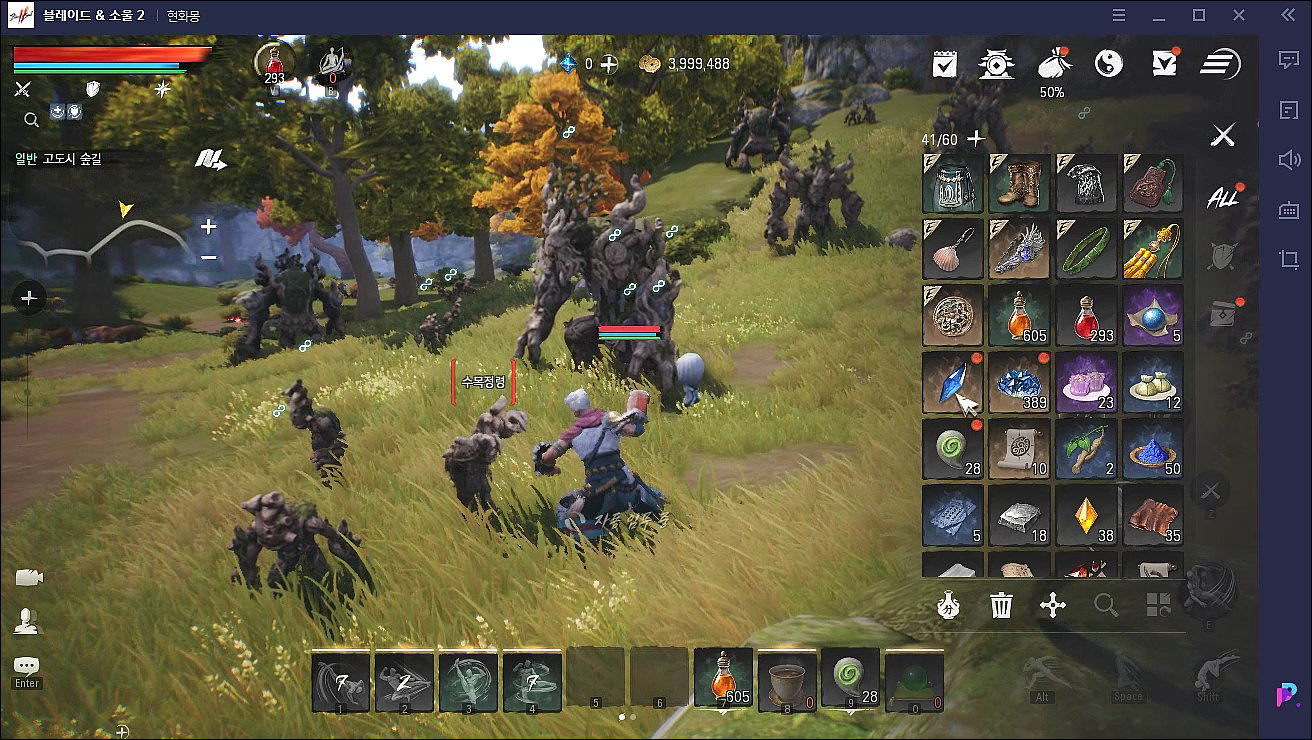Select the seashell earring item
This screenshot has height=740, width=1312.
pyautogui.click(x=953, y=249)
